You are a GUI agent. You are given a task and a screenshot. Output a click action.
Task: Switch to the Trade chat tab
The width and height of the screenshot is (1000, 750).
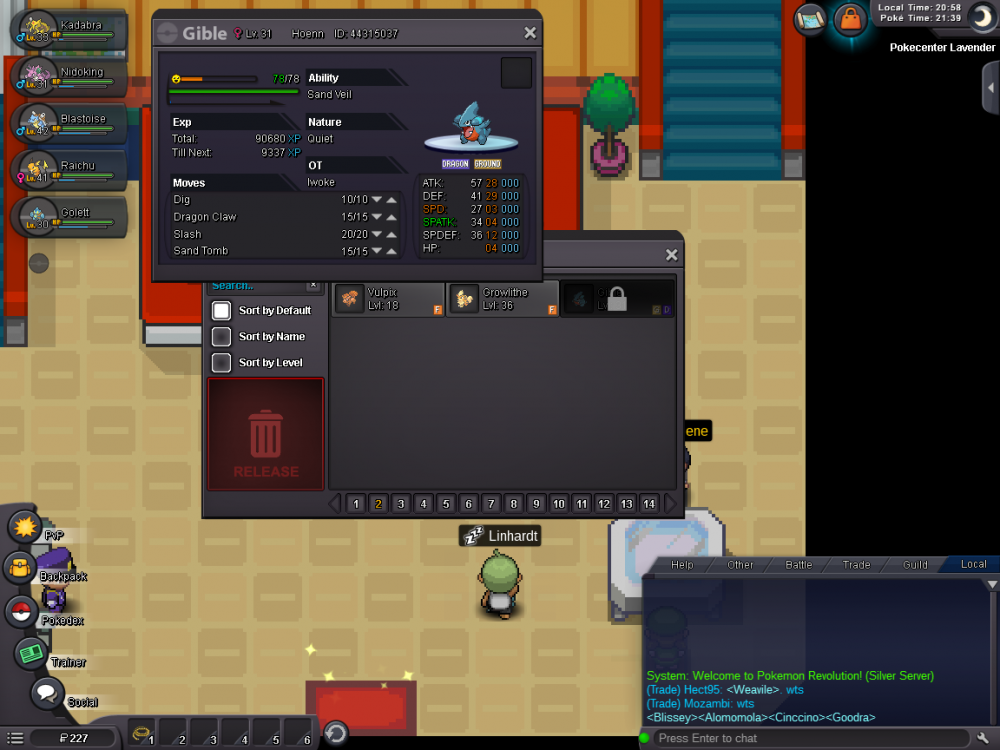click(856, 565)
